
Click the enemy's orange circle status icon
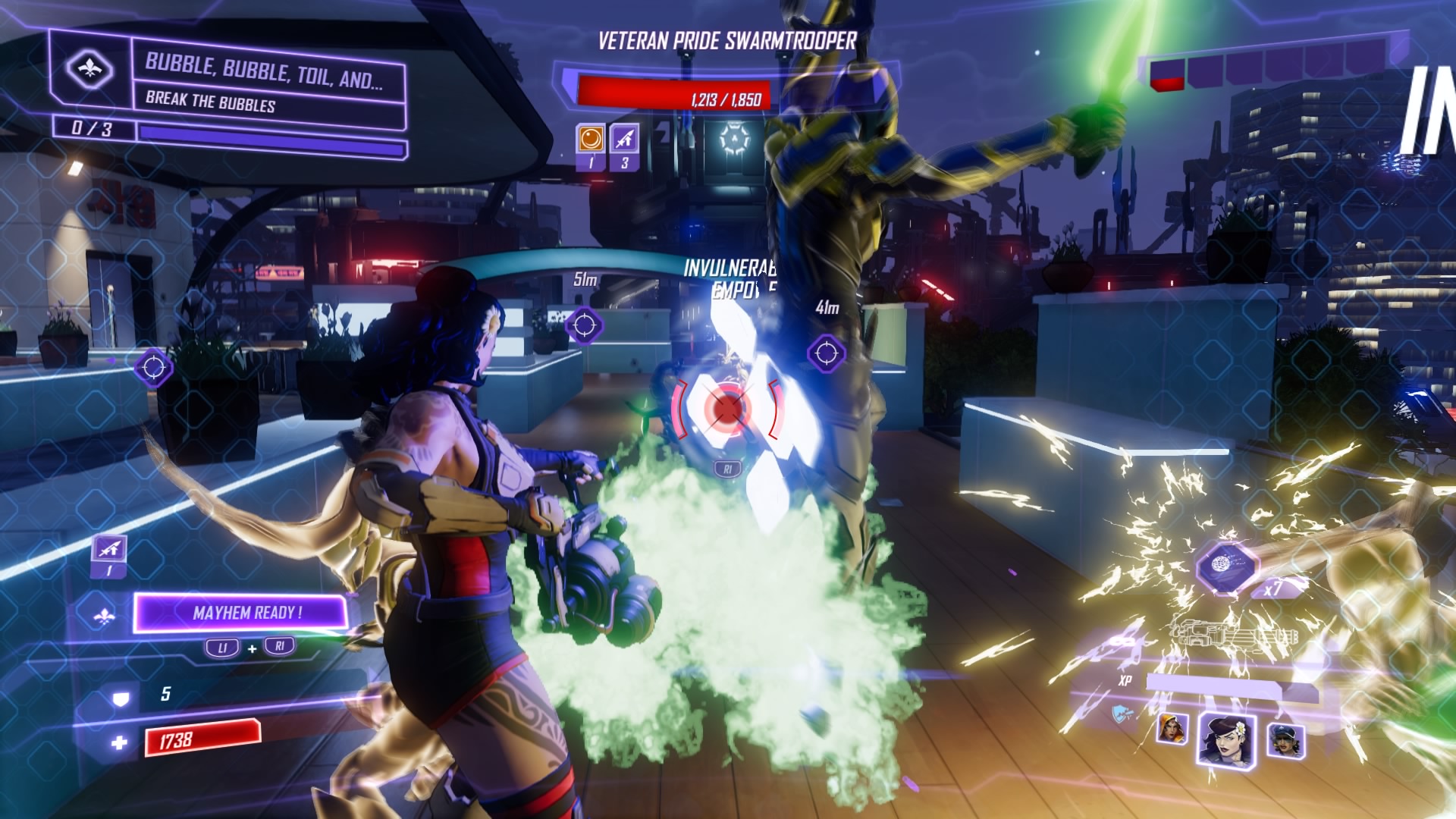[591, 139]
